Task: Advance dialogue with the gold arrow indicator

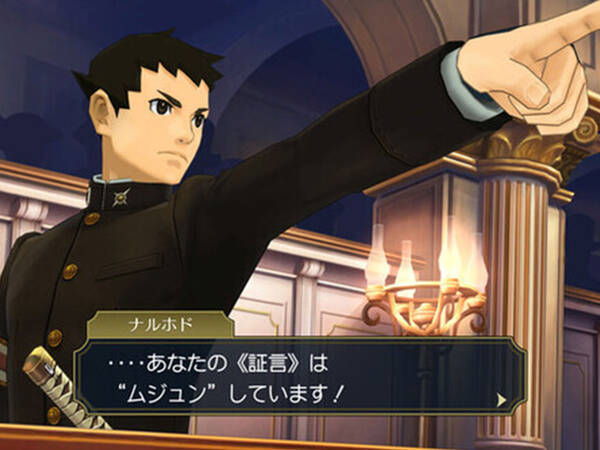Action: point(501,399)
